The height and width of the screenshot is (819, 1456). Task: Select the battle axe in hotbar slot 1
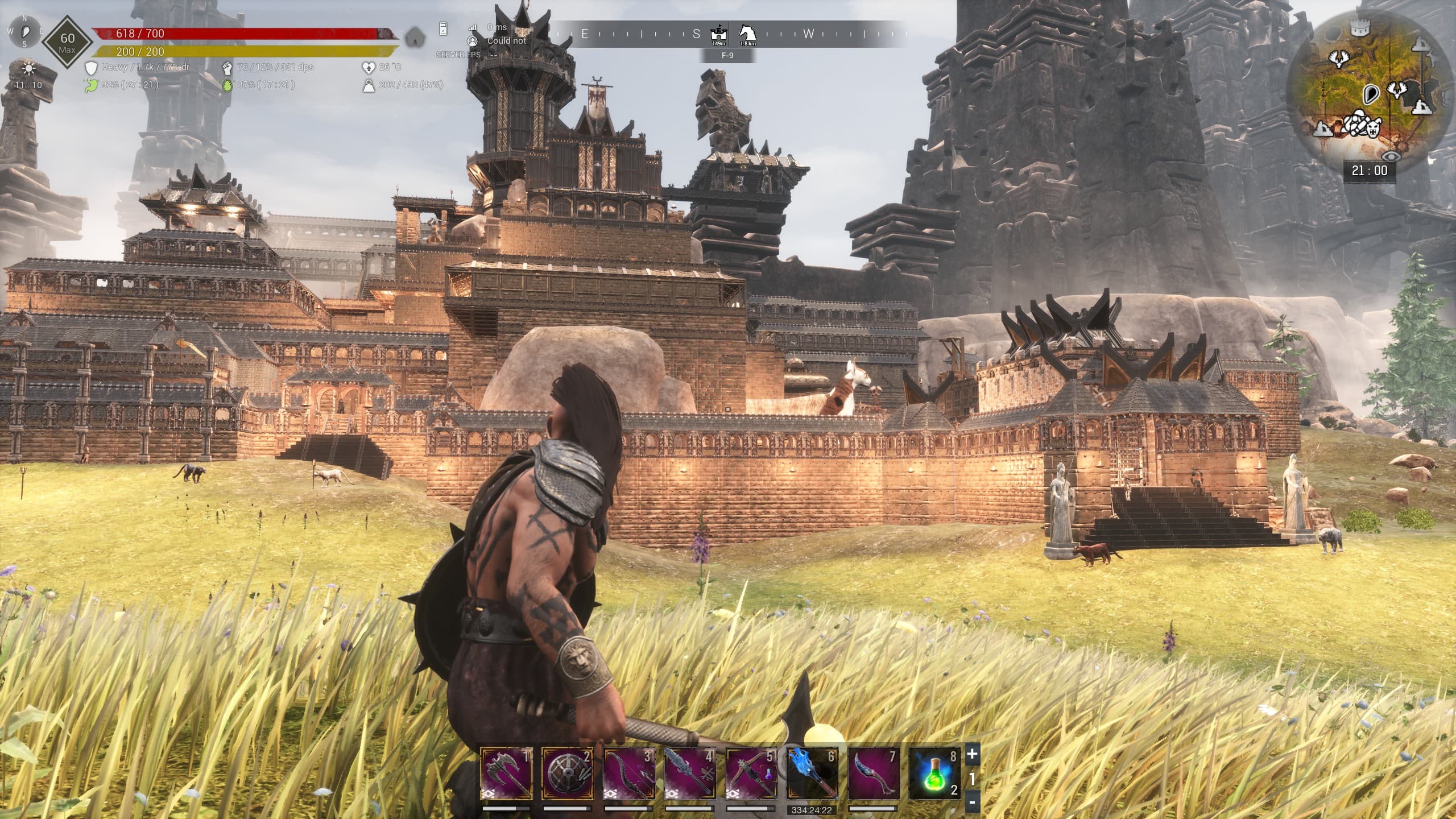(506, 773)
